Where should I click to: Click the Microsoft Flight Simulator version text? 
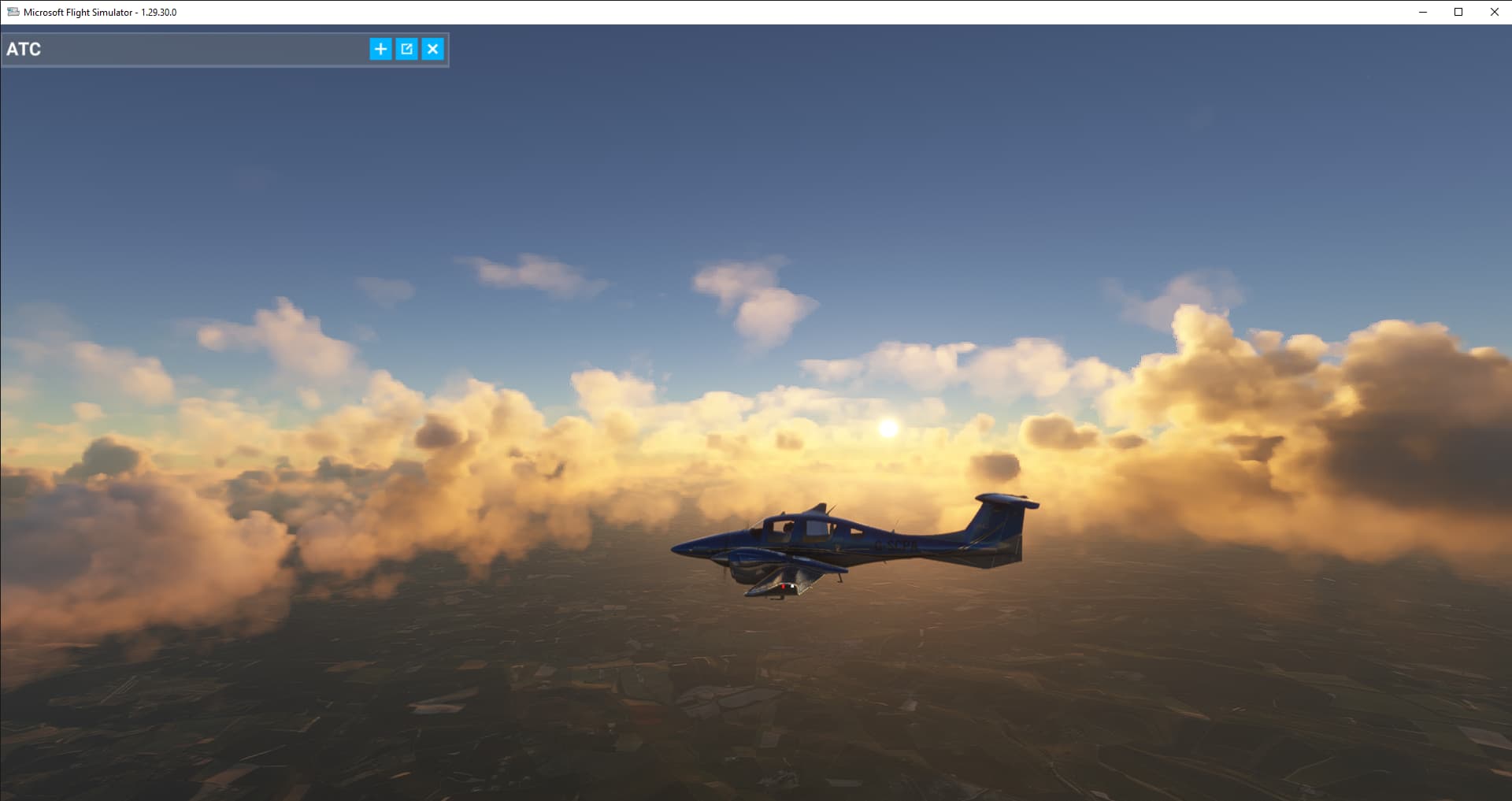click(x=157, y=12)
